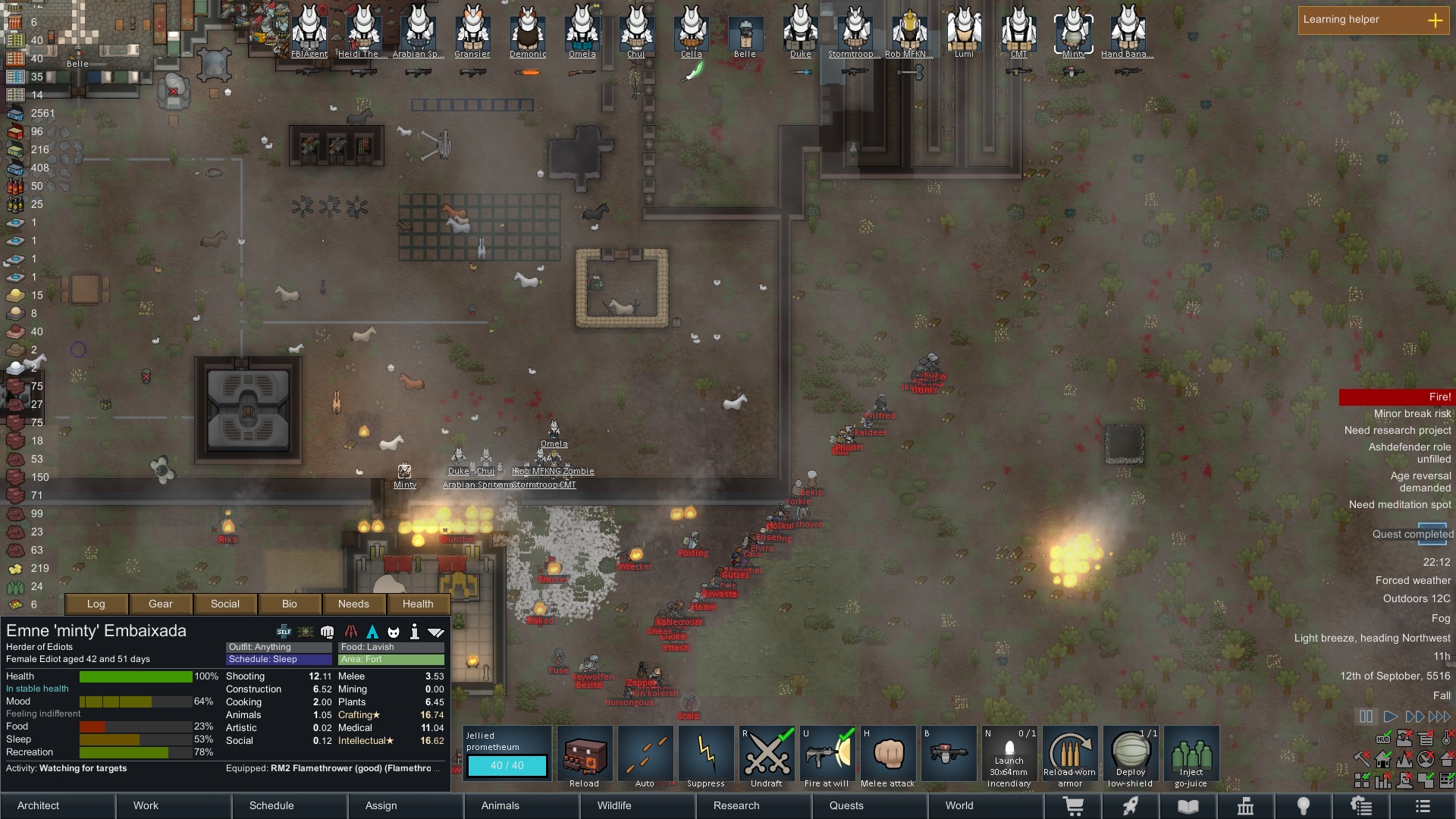Screen dimensions: 1456x819
Task: Expand the Learning helper panel
Action: 1436,20
